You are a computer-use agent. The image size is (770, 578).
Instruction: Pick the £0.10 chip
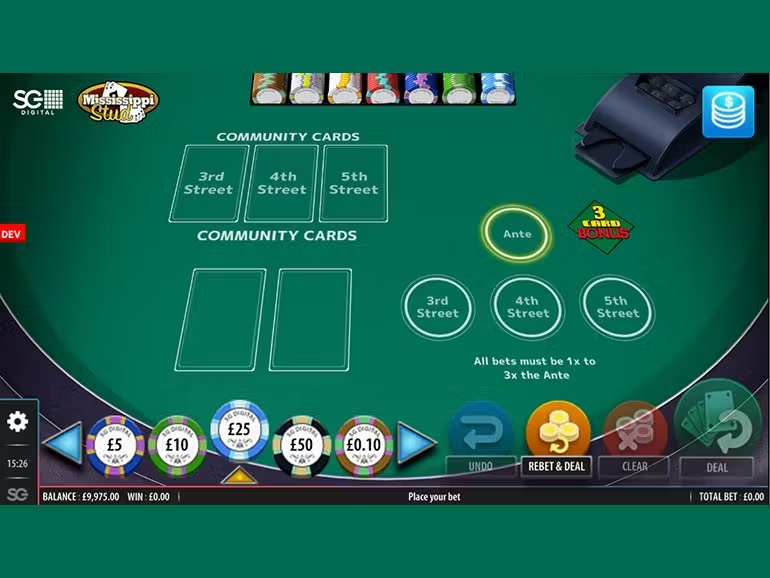click(363, 445)
